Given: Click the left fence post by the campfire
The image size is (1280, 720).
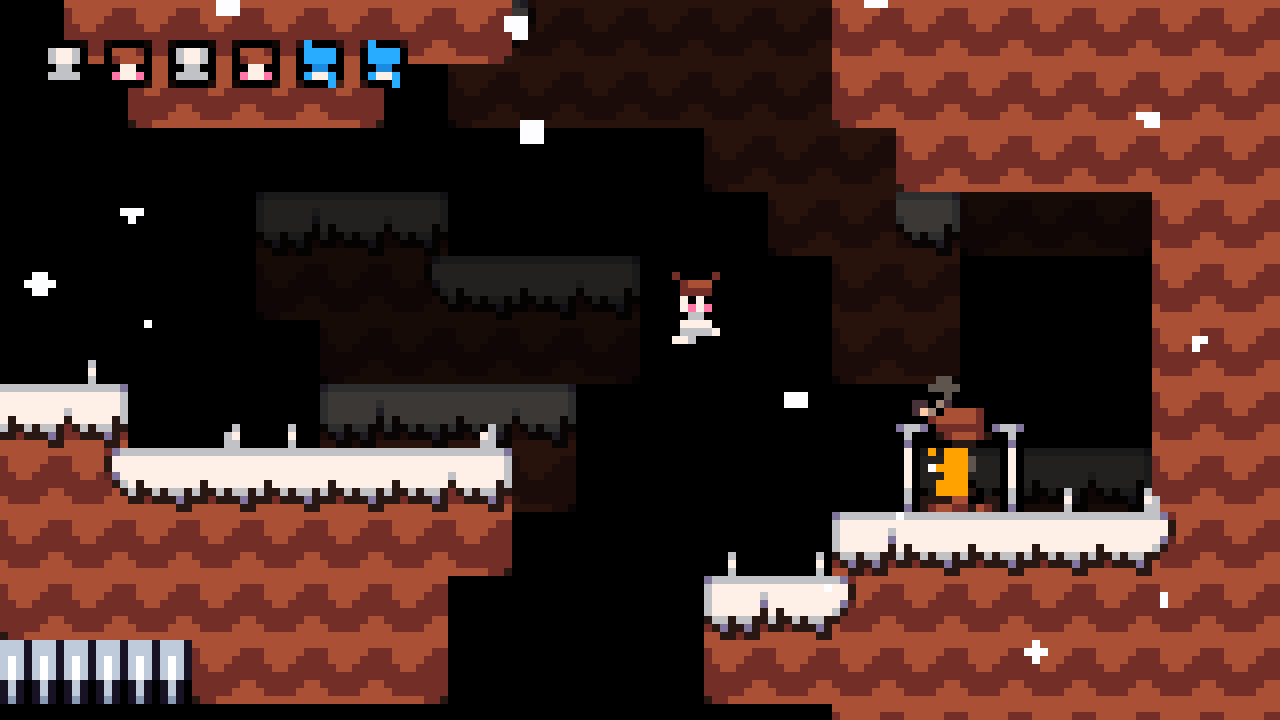Looking at the screenshot, I should click(x=908, y=460).
